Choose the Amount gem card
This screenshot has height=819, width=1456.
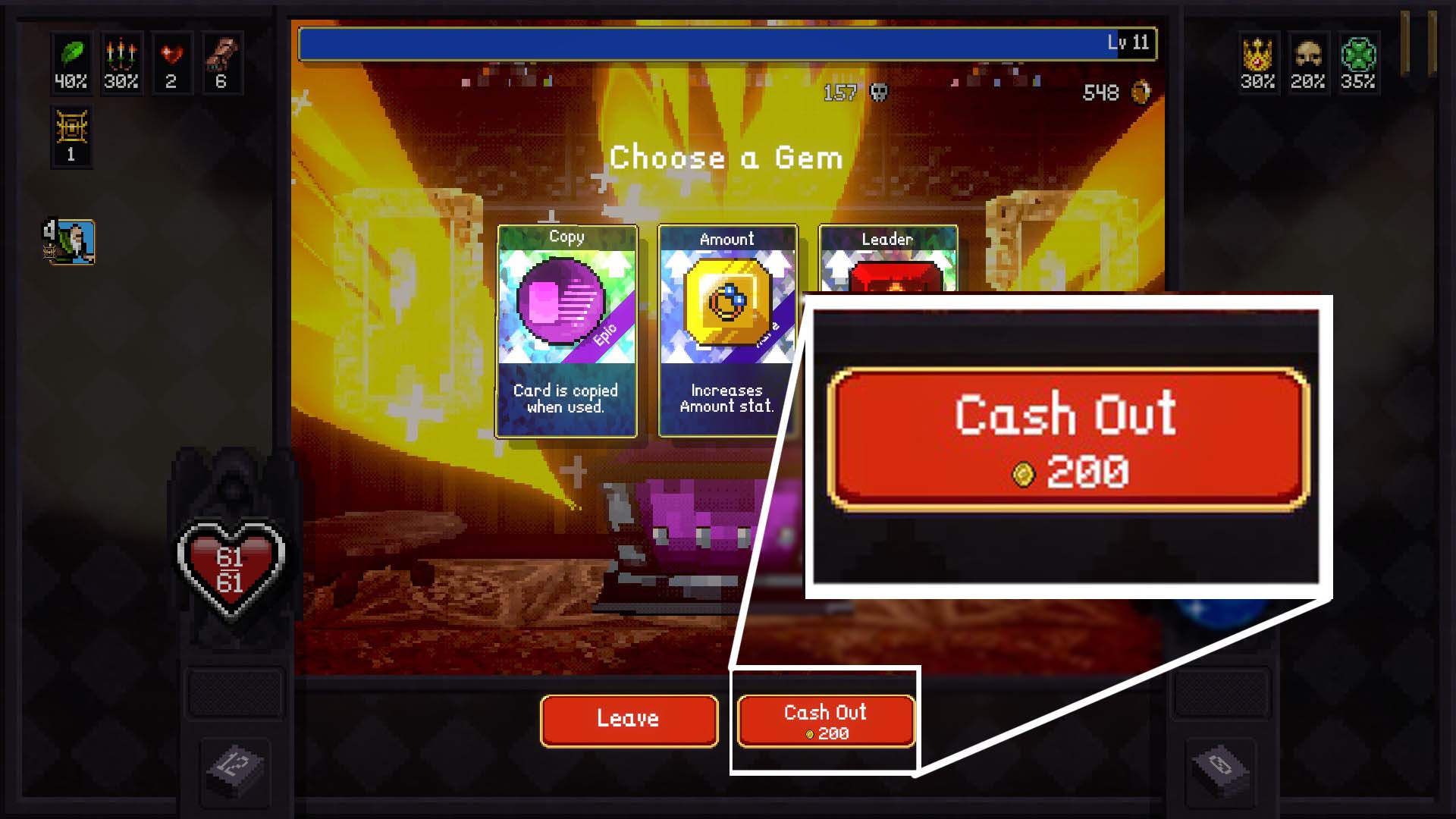point(726,330)
